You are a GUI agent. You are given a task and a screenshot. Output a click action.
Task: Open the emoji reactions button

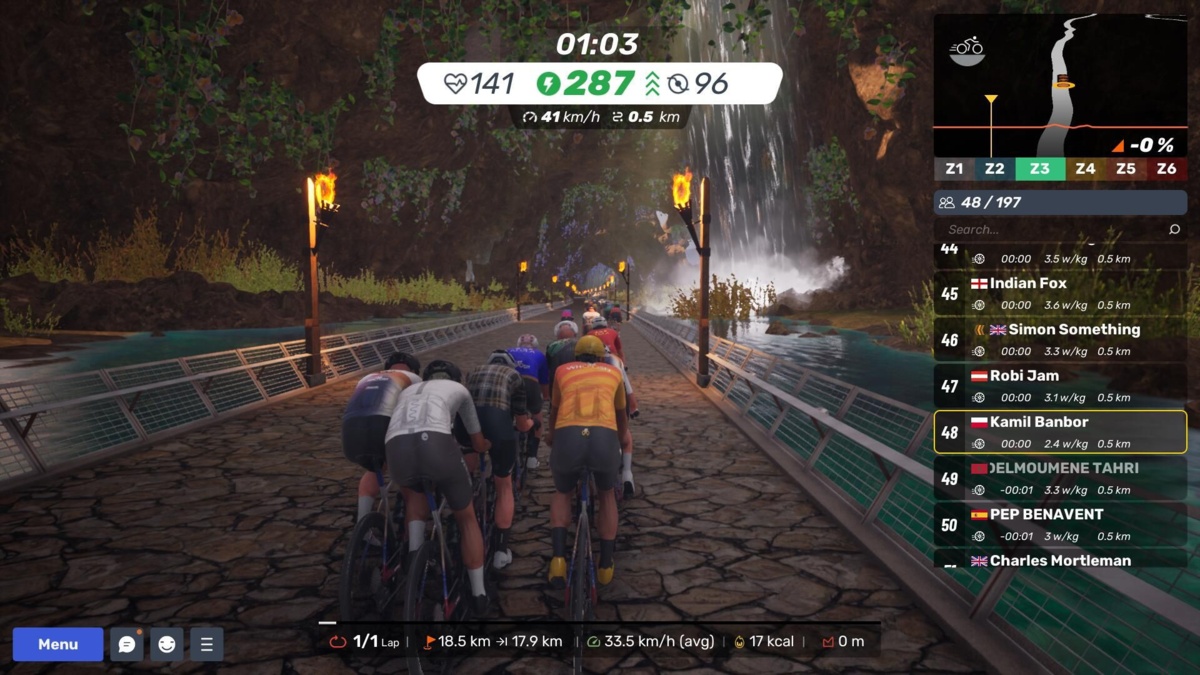click(x=167, y=644)
